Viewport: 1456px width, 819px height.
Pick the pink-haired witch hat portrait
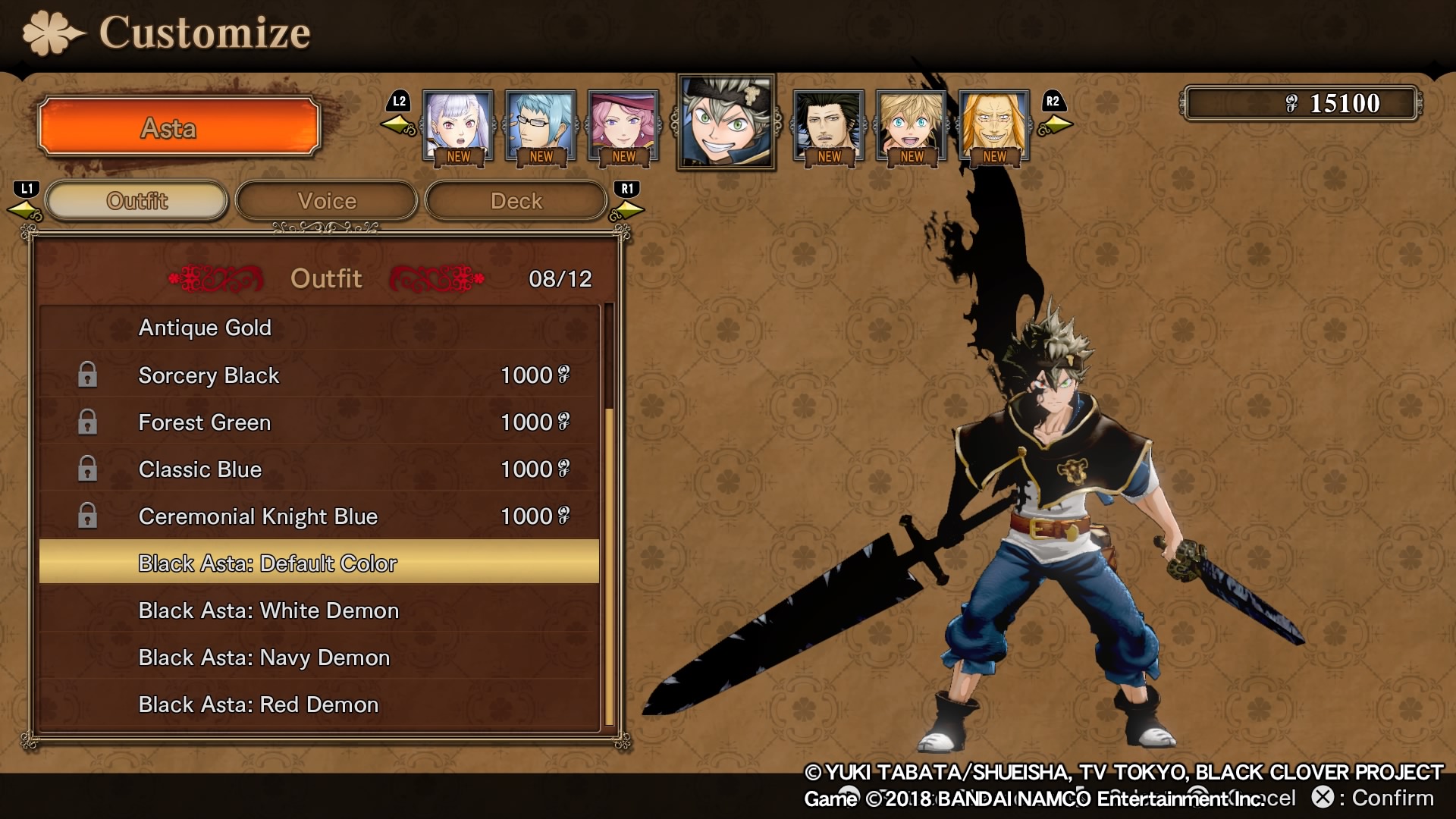(623, 125)
